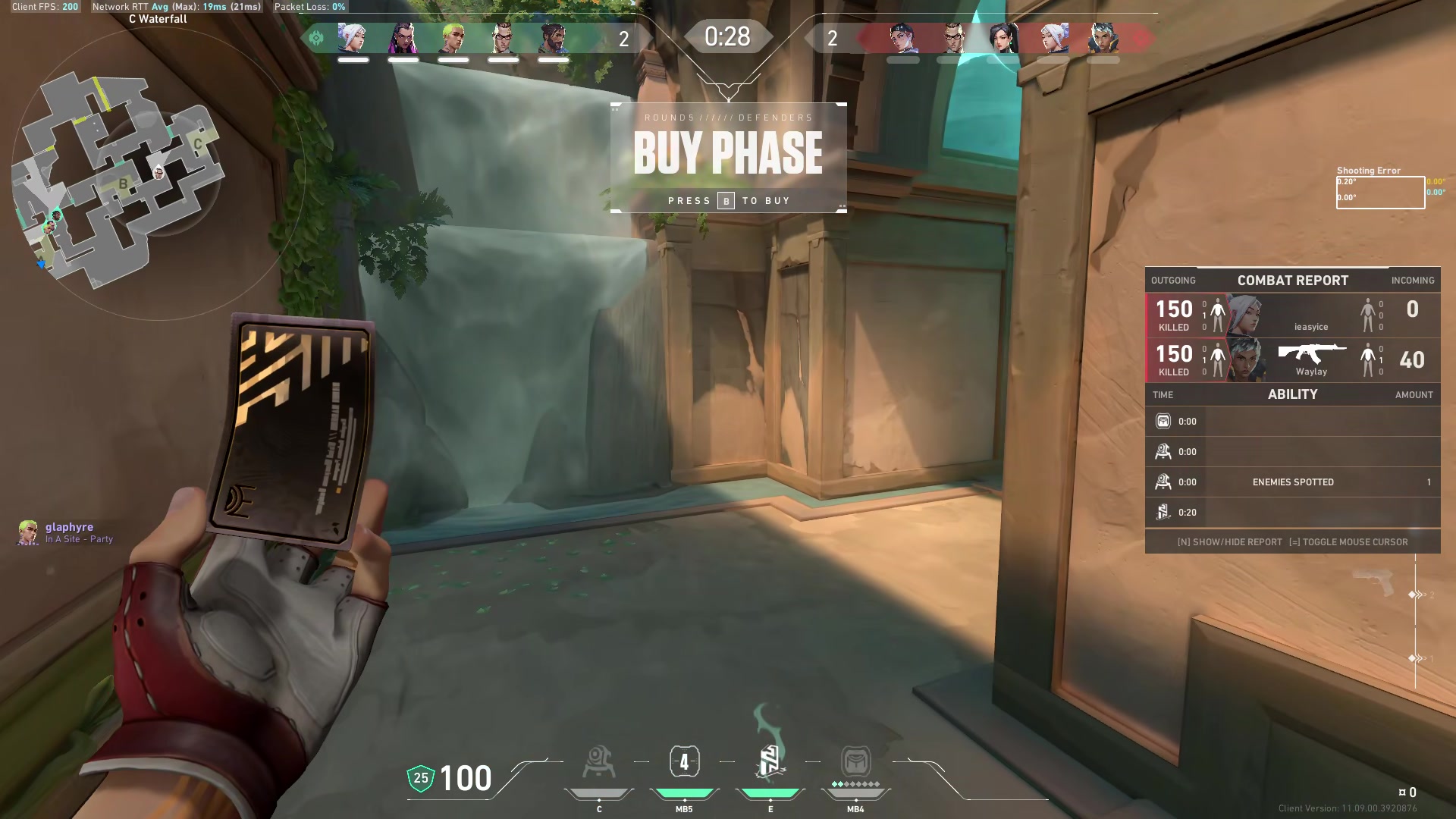Switch to the OUTGOING combat report view
This screenshot has height=819, width=1456.
[x=1174, y=281]
